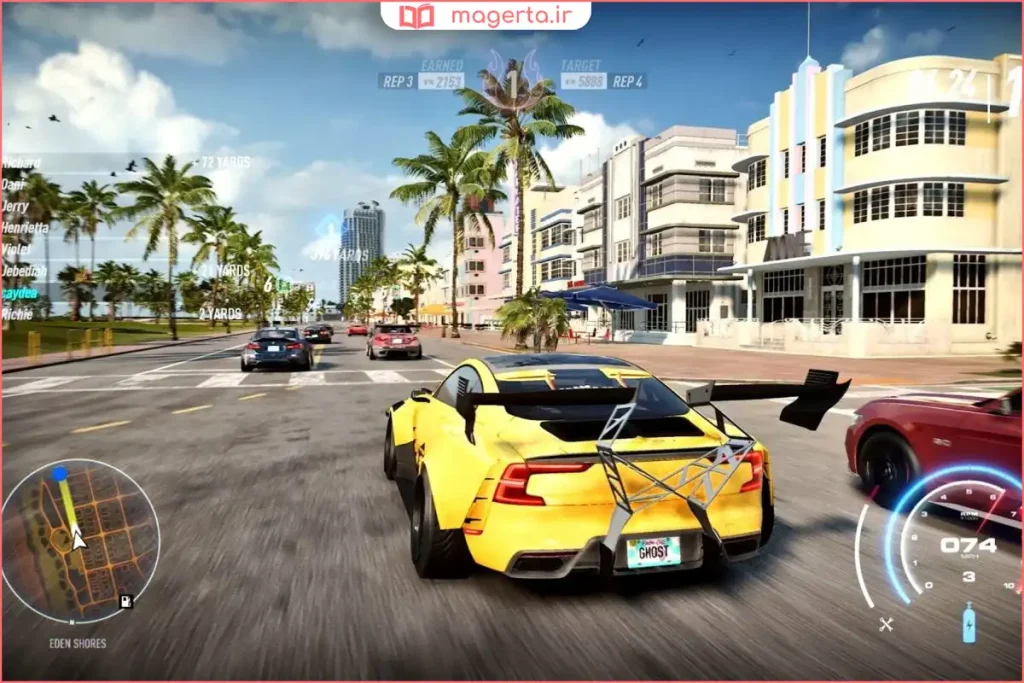Click the circular Eden Shores minimap
Image resolution: width=1024 pixels, height=683 pixels.
pos(80,540)
